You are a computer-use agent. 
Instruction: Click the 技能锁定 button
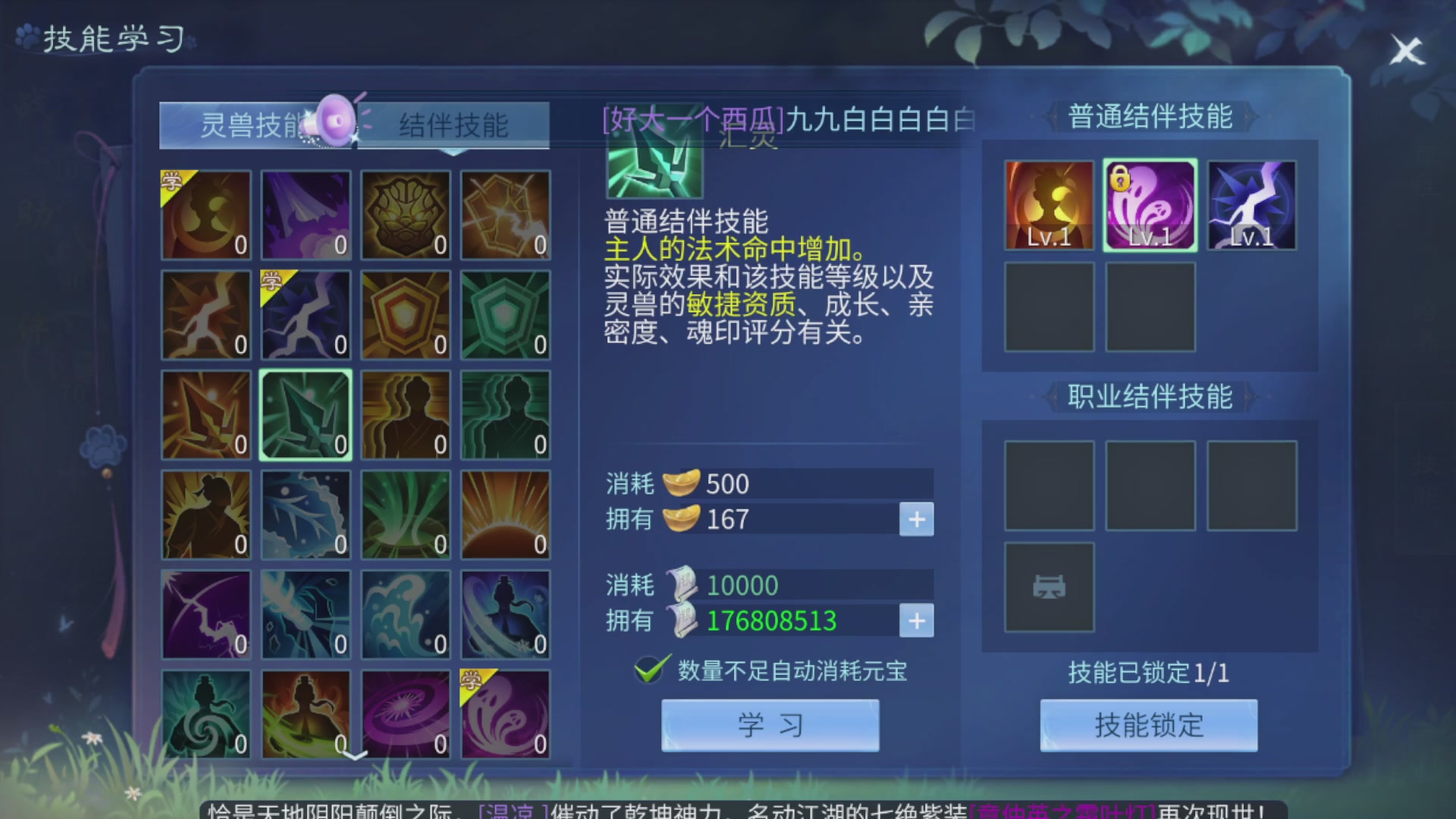click(1148, 726)
